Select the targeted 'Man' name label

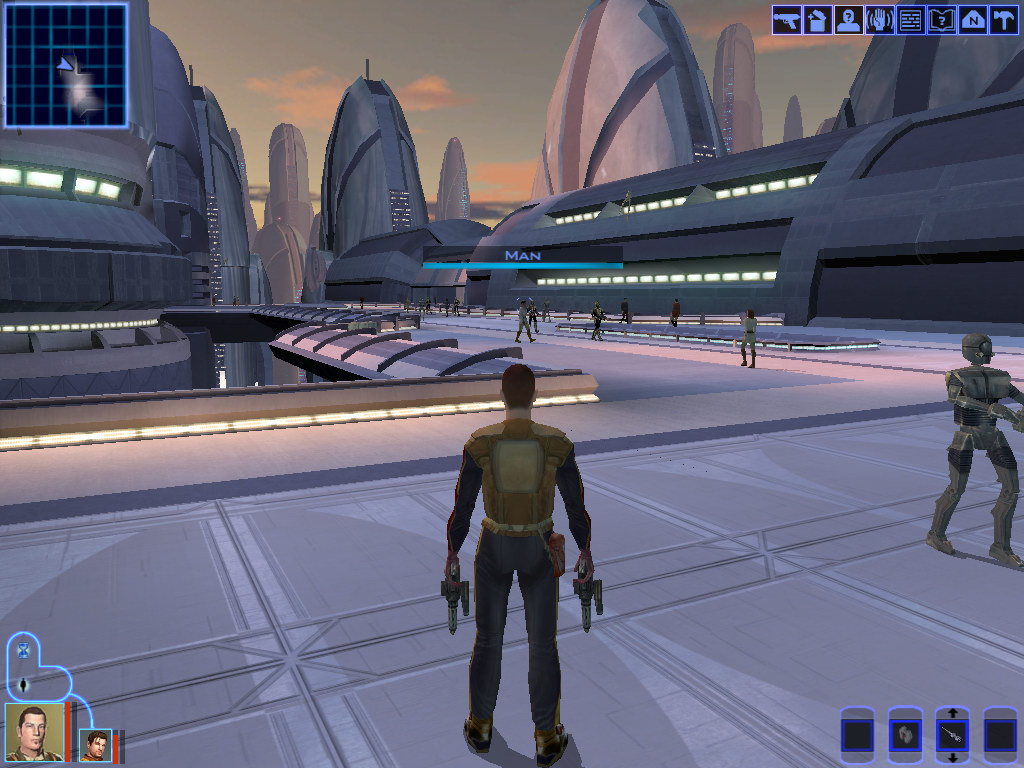[x=522, y=256]
